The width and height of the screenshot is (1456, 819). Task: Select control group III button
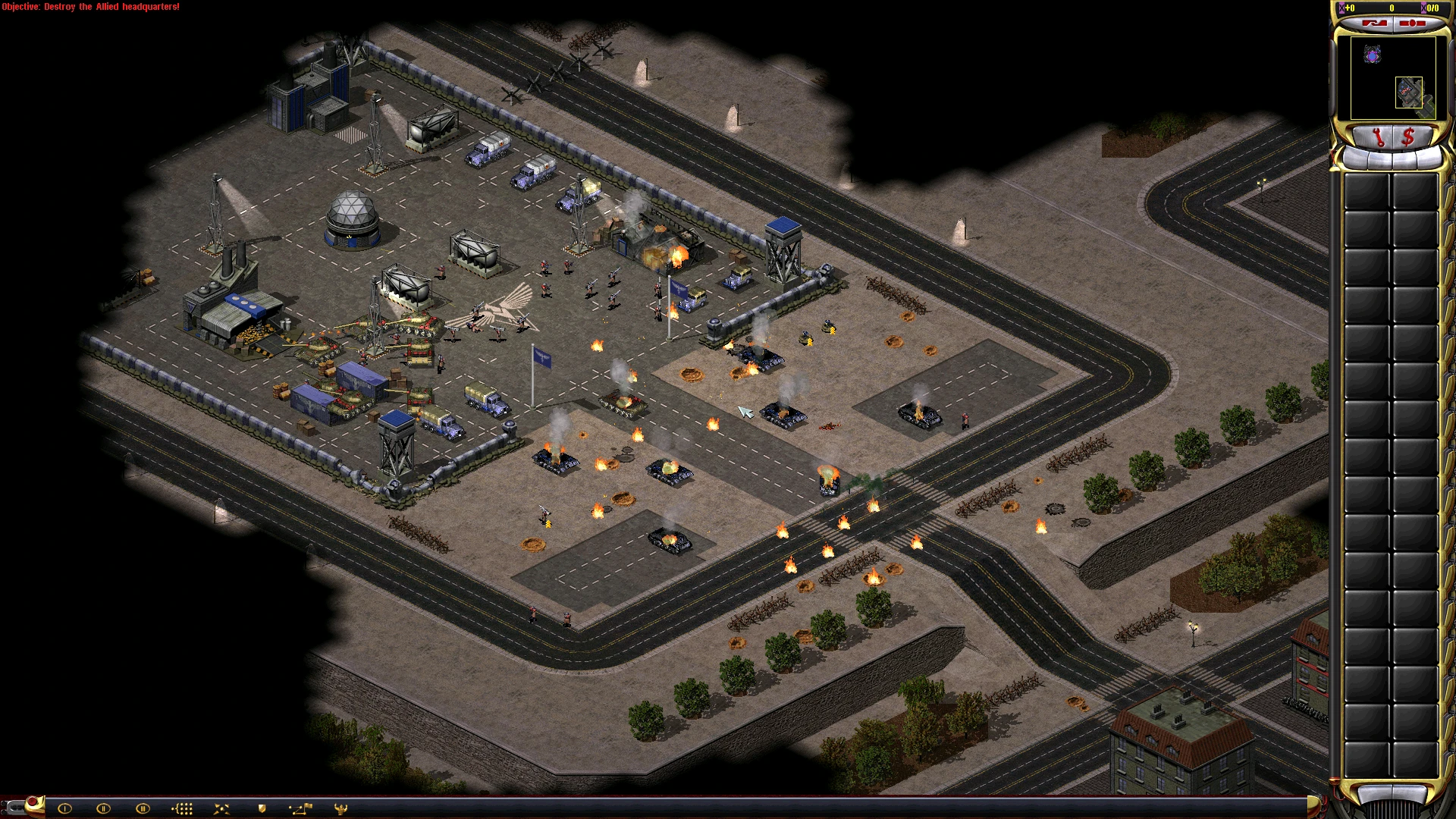143,808
